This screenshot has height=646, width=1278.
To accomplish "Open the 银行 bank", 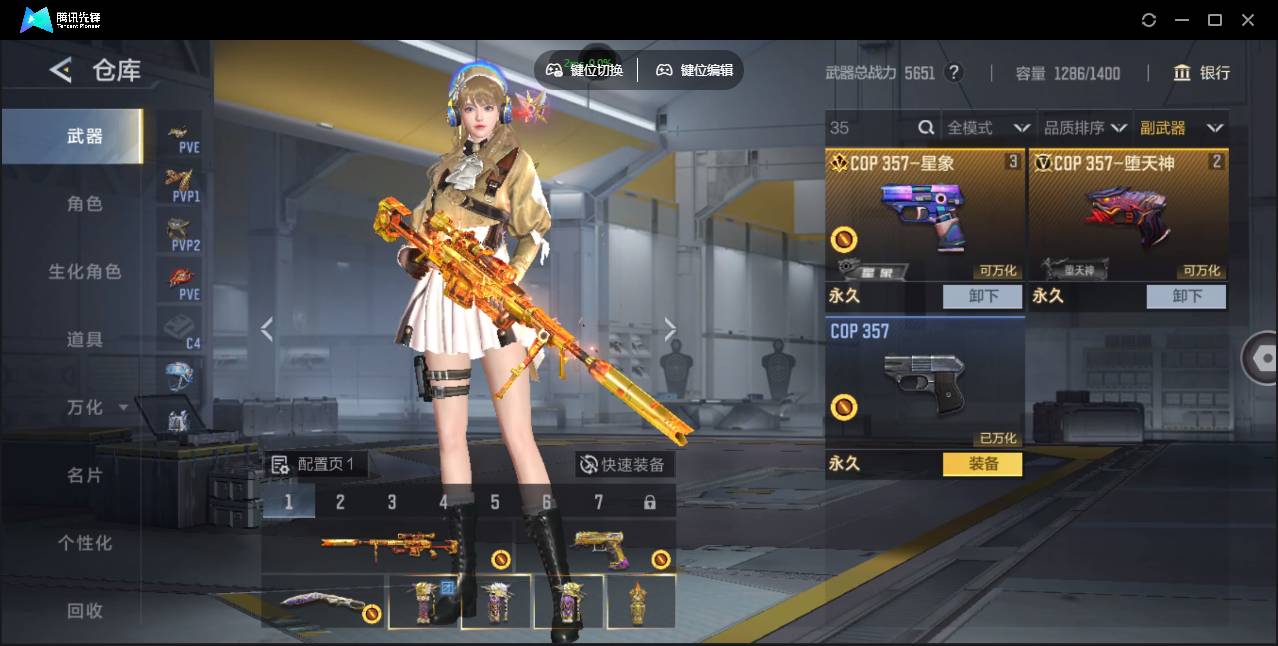I will (1202, 73).
